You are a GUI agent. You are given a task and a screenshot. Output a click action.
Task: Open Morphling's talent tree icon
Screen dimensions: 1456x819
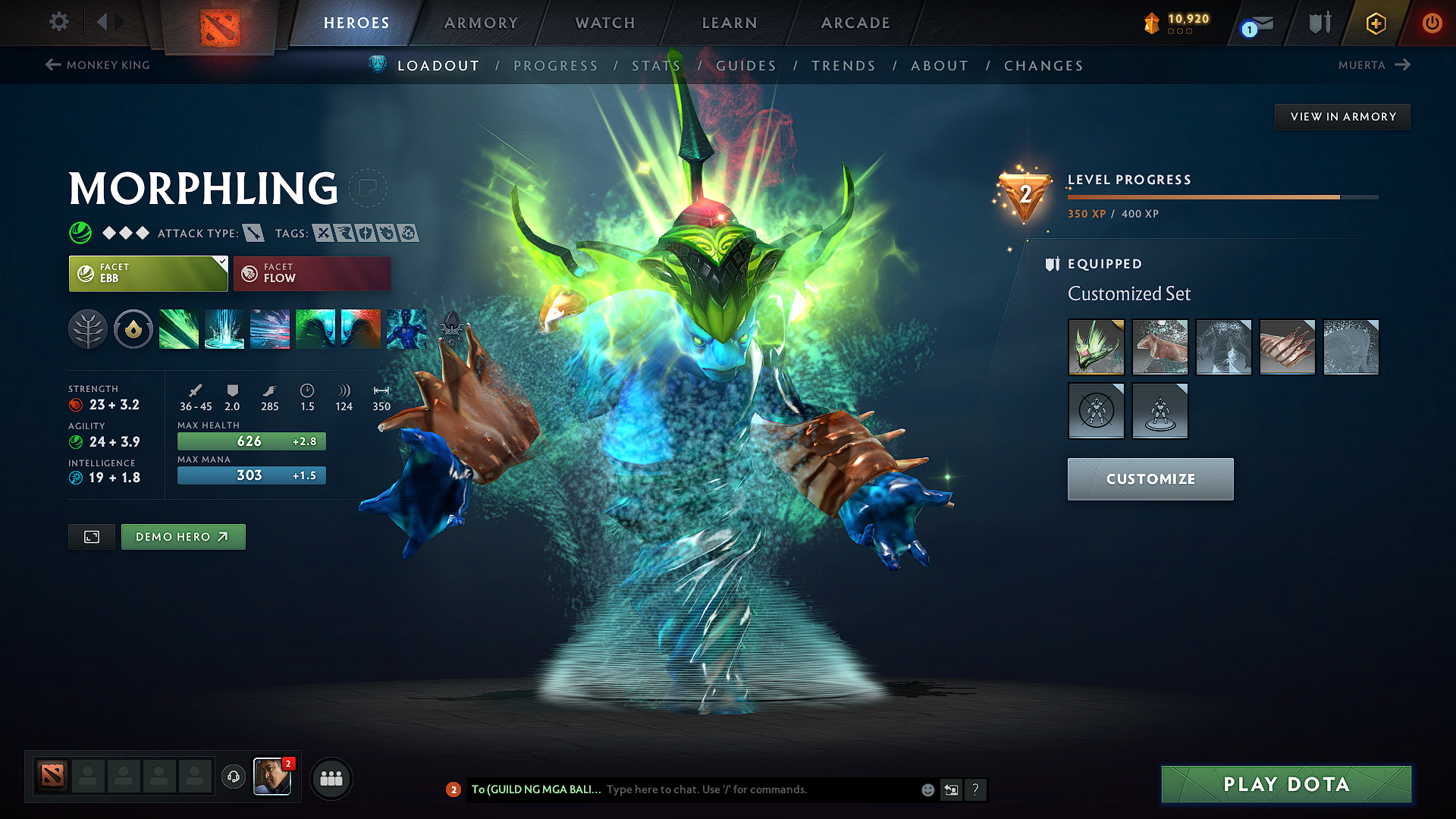(89, 329)
